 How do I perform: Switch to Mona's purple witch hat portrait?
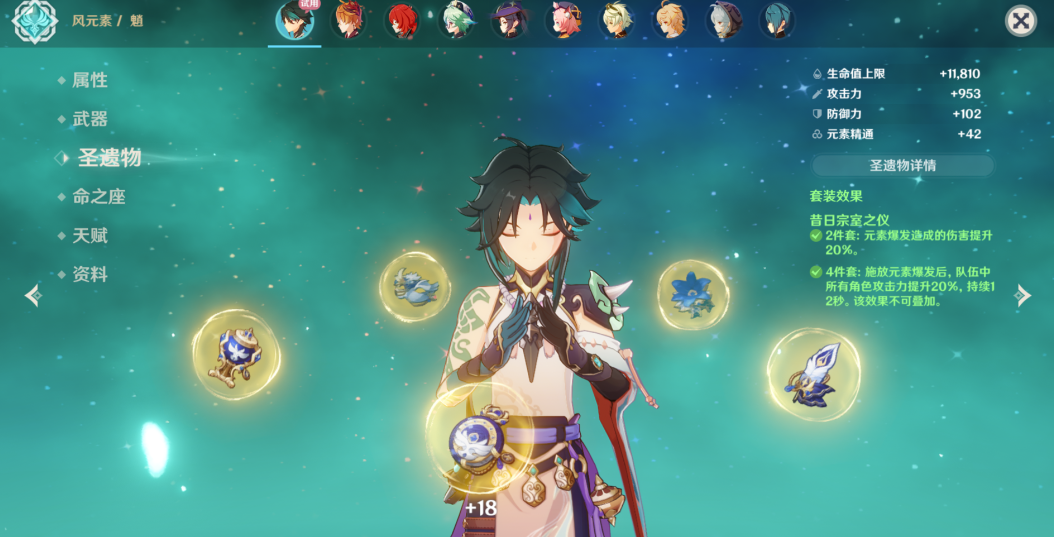tap(510, 21)
